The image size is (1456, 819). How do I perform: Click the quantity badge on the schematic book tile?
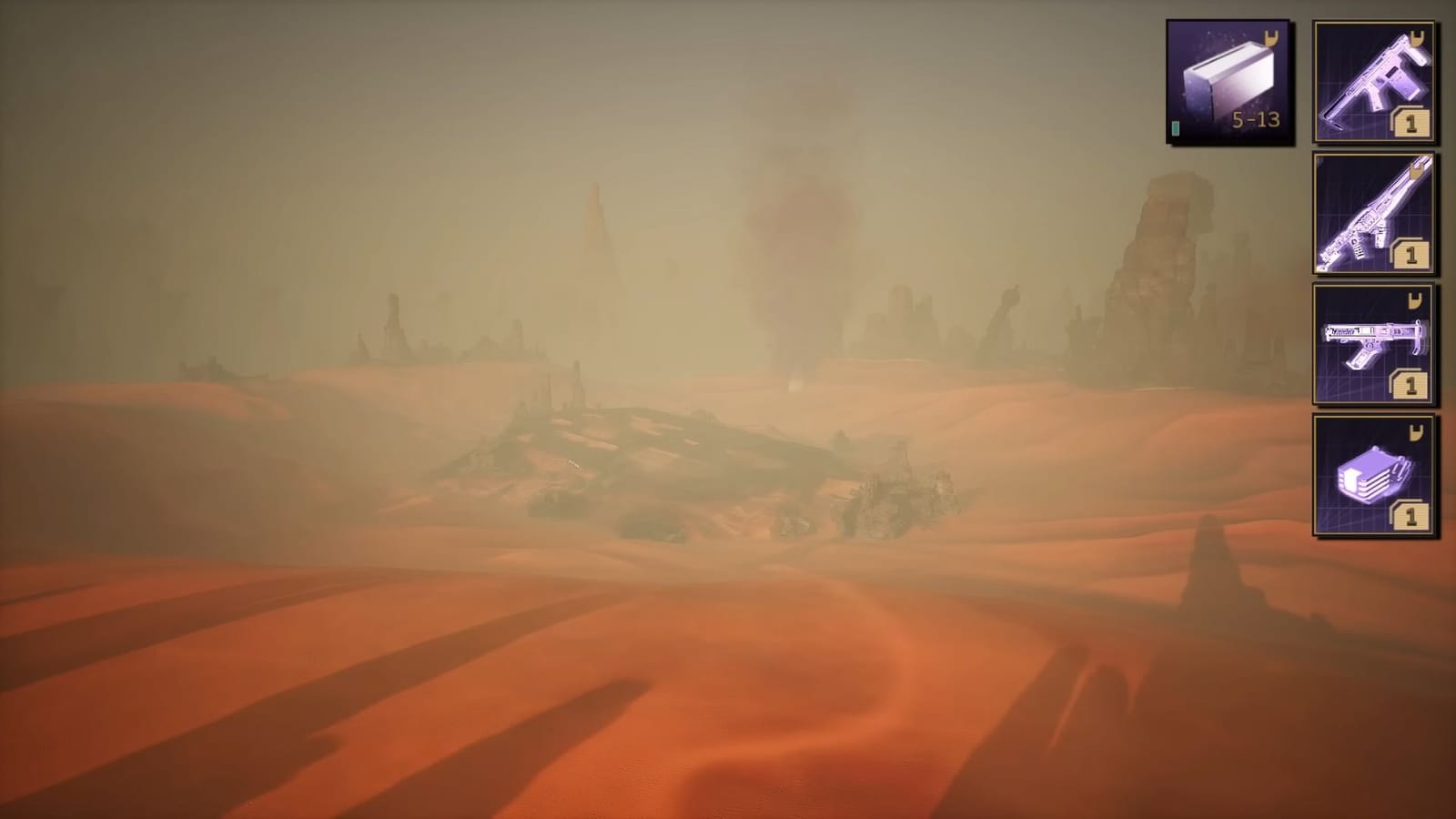1411,518
